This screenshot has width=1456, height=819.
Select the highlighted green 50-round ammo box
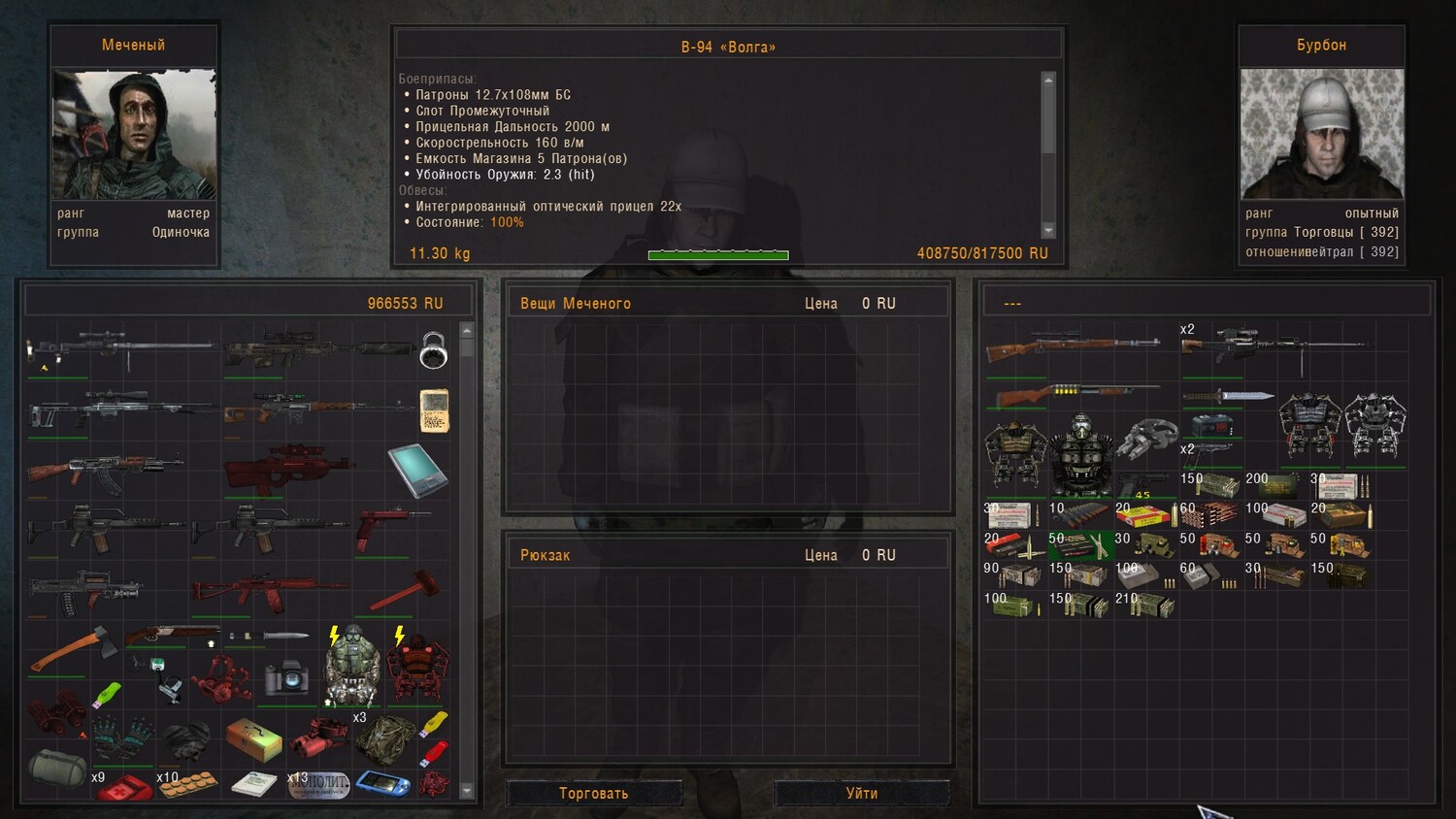click(1081, 545)
